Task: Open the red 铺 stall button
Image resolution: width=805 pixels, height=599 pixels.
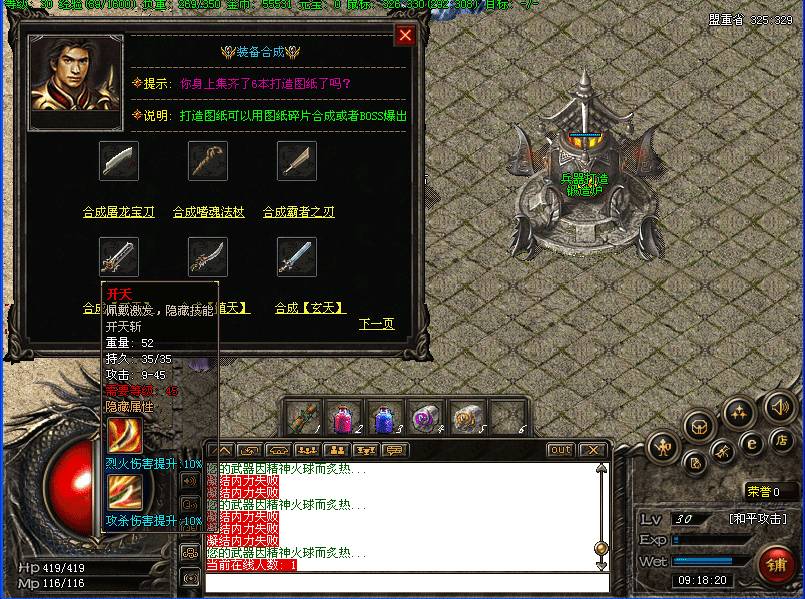Action: pyautogui.click(x=775, y=565)
